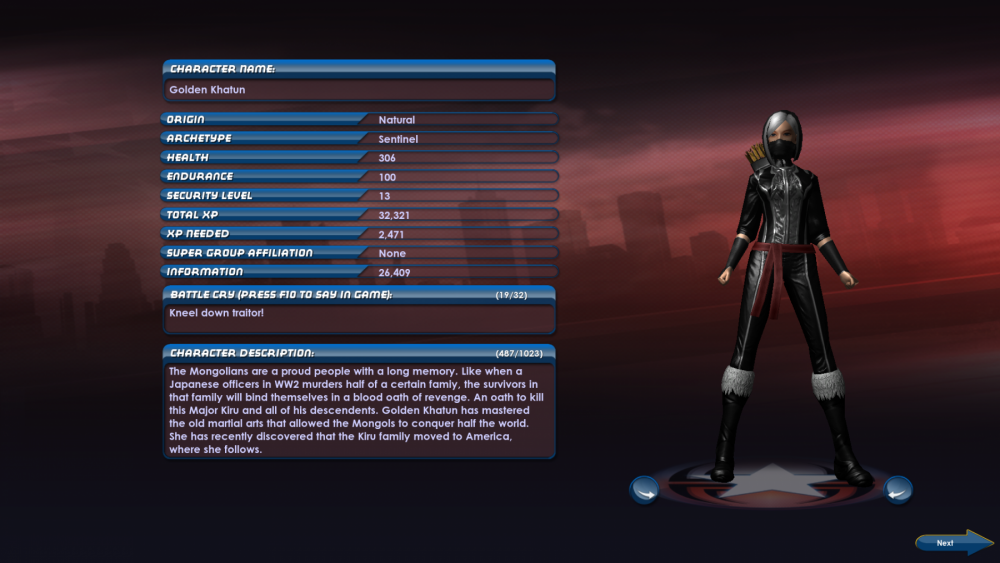Edit the Character Description text box
1000x563 pixels.
359,409
